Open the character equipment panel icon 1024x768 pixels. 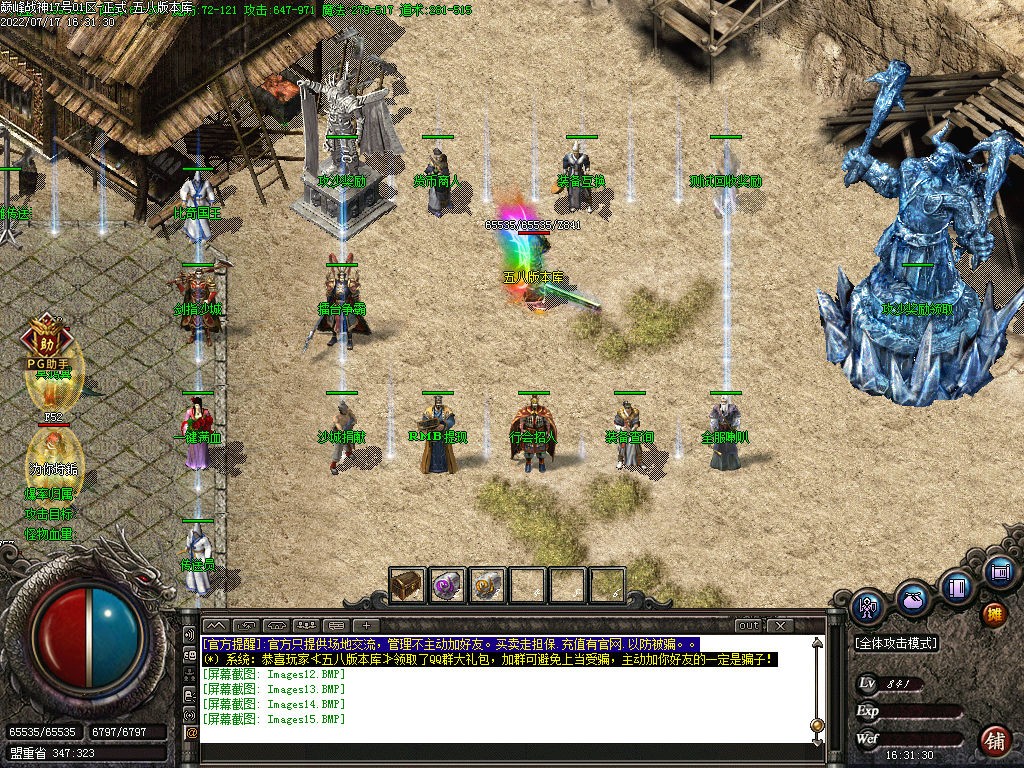click(x=867, y=605)
